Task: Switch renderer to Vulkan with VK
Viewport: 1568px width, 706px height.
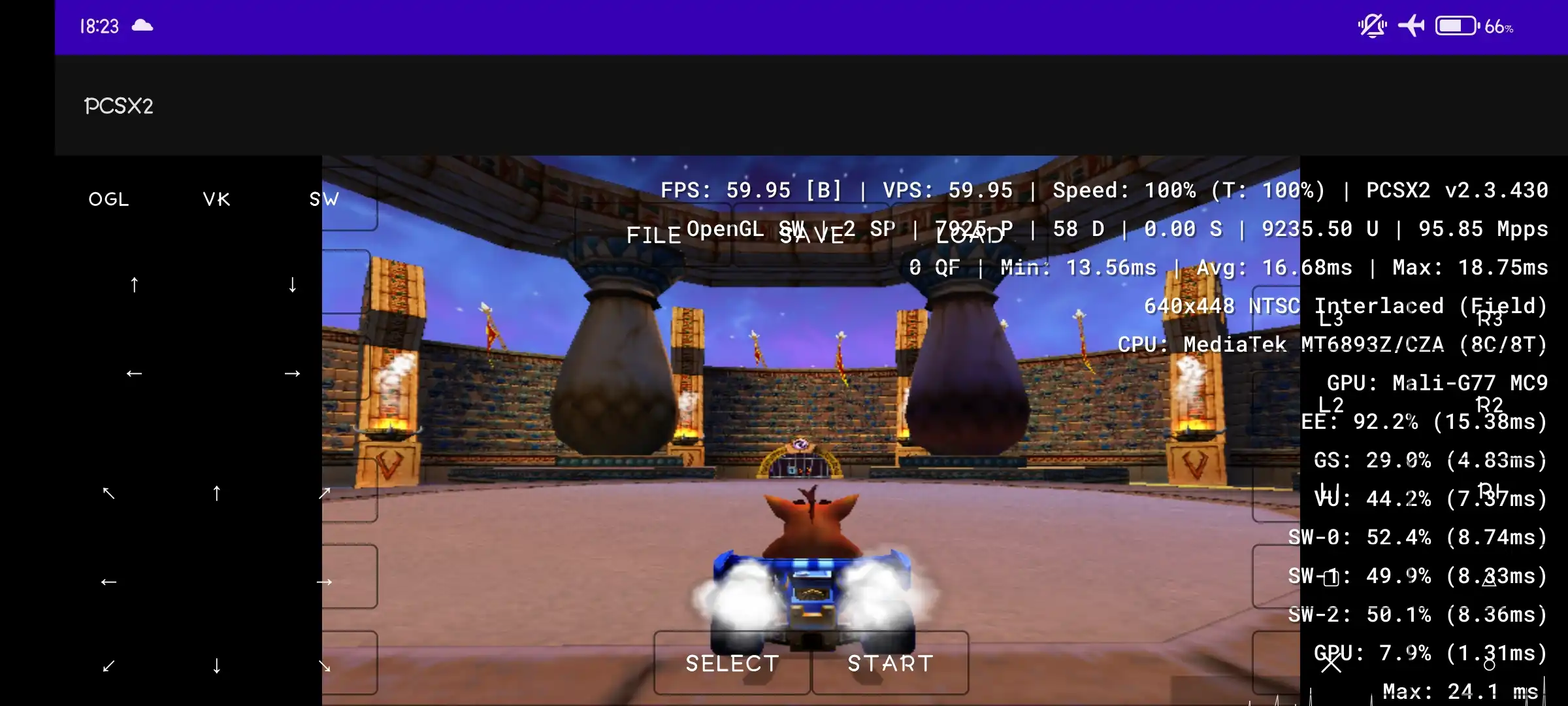Action: (x=216, y=199)
